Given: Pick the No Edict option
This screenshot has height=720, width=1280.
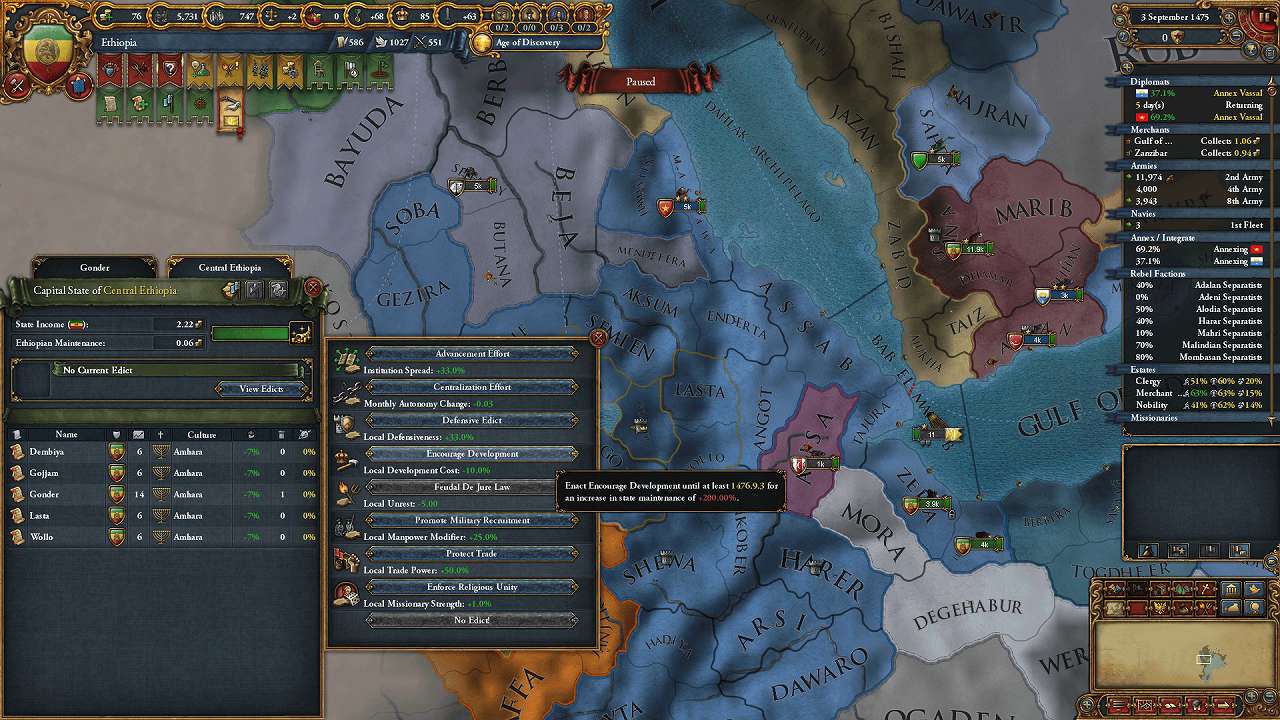Looking at the screenshot, I should tap(472, 620).
